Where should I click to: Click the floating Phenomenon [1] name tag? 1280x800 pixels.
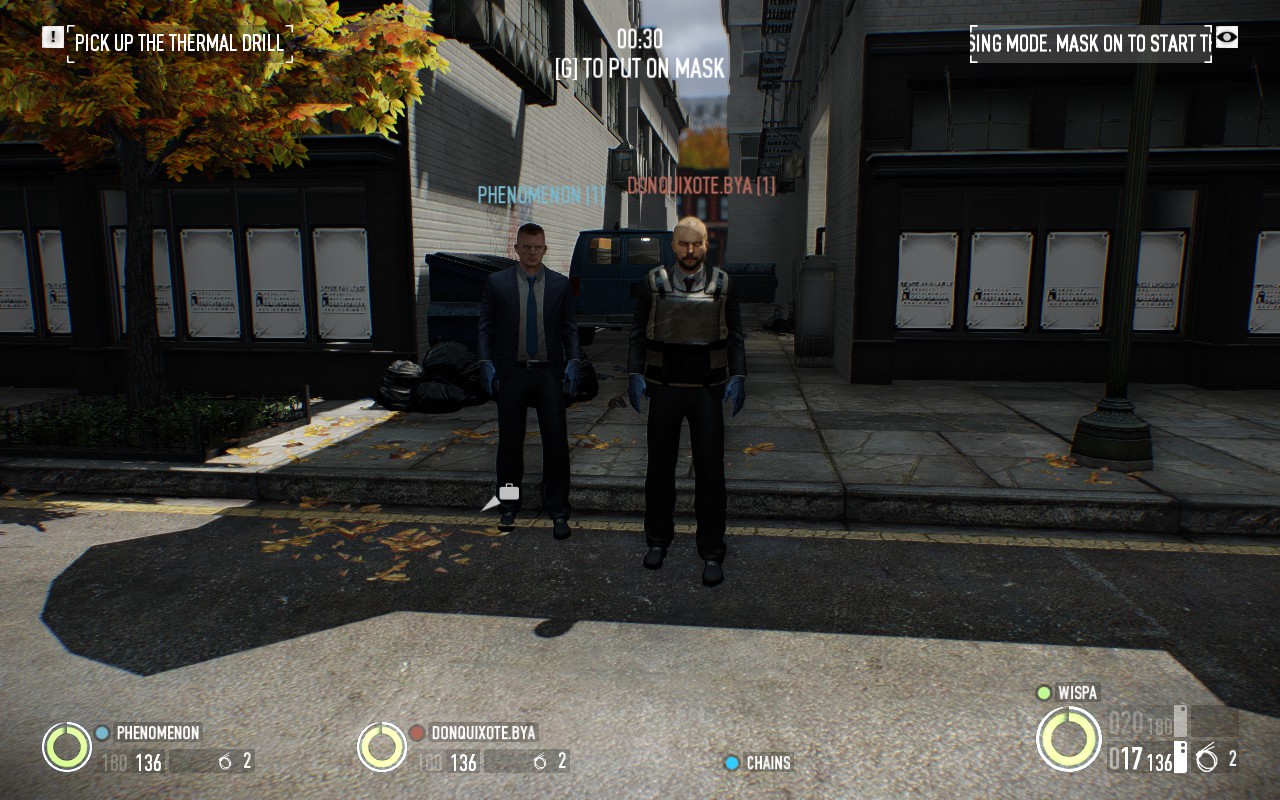(540, 195)
